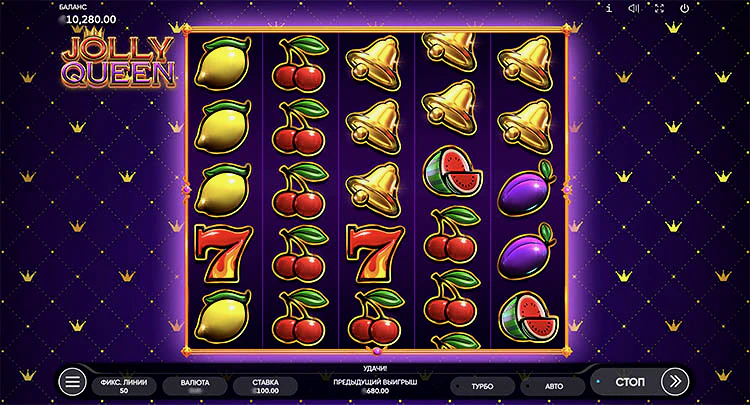
Task: Enable АВТО autoplay
Action: click(553, 385)
